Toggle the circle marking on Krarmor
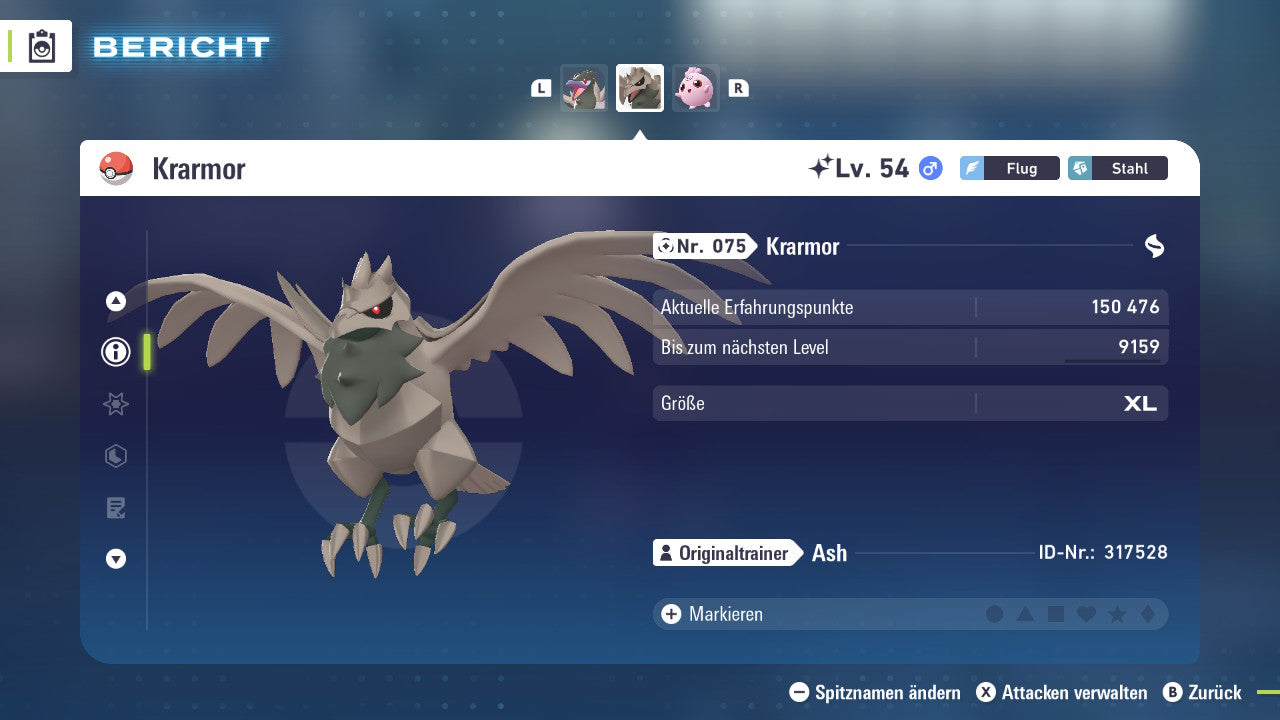Image resolution: width=1280 pixels, height=720 pixels. (x=995, y=613)
